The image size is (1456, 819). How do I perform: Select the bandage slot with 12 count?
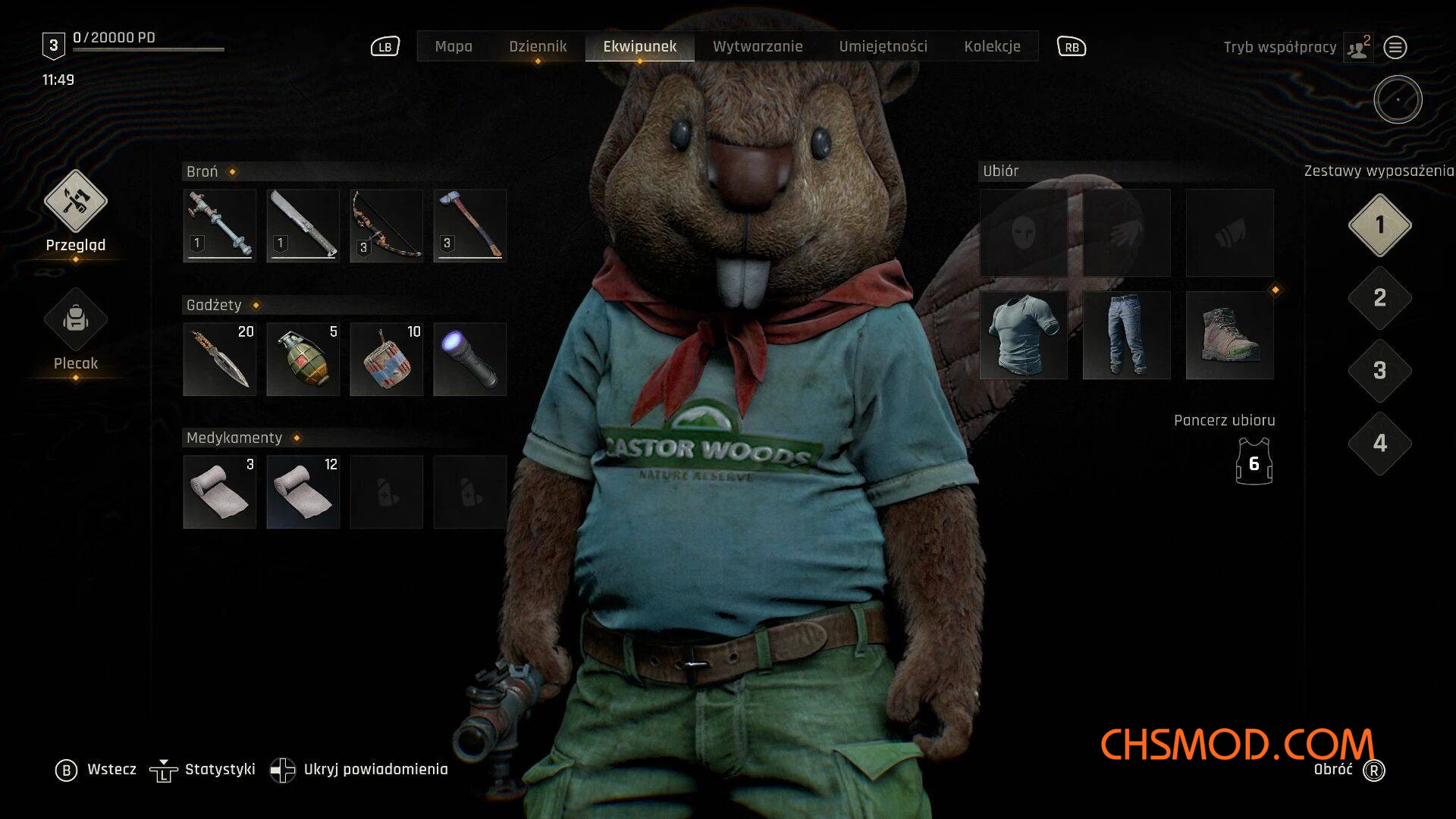303,491
